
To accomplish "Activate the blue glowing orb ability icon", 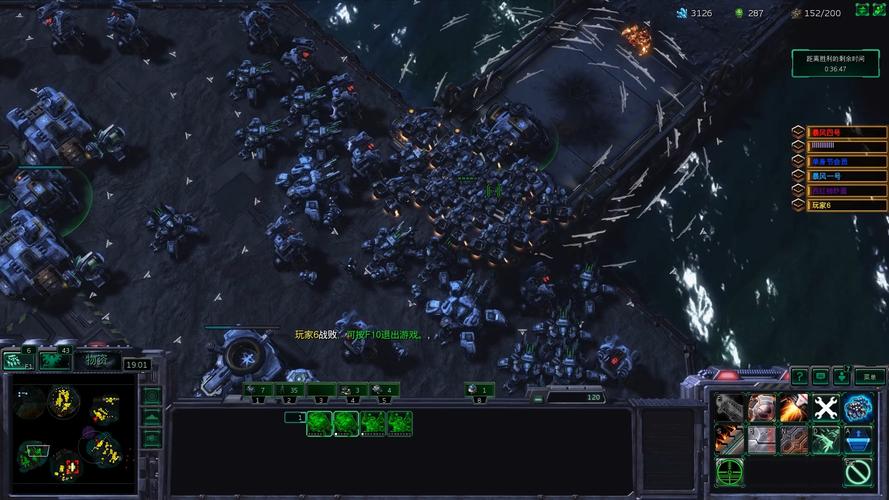I will click(858, 407).
